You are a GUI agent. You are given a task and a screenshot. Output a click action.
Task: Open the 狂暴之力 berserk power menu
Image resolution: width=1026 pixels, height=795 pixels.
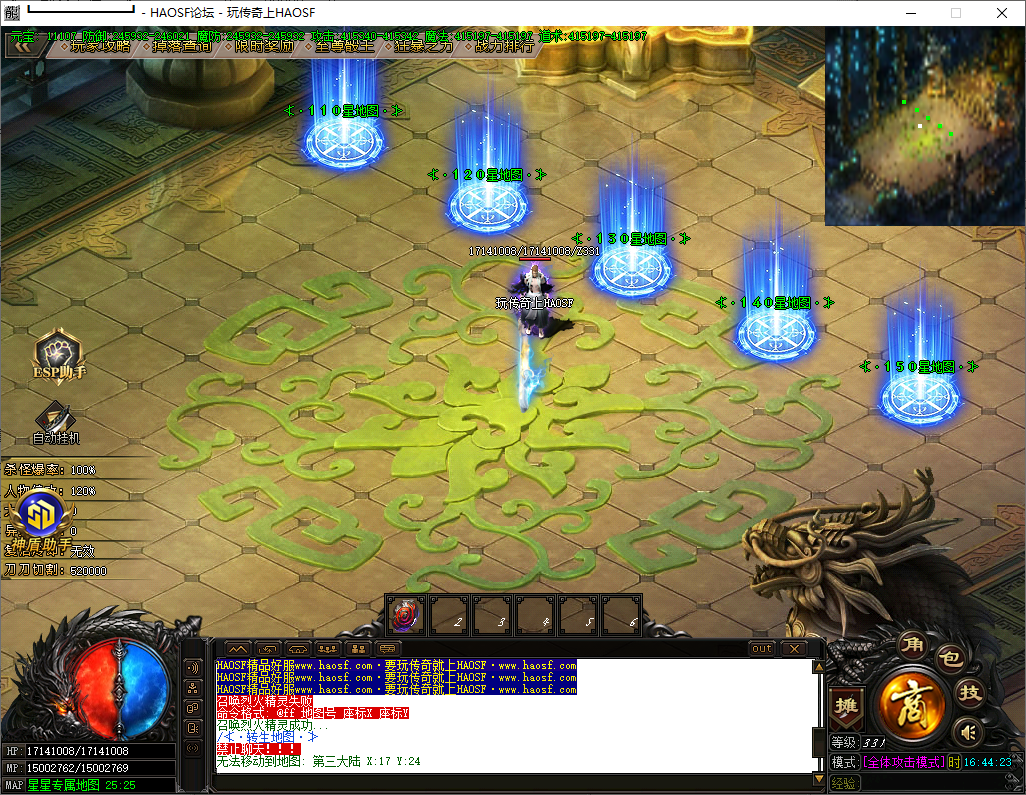[420, 46]
